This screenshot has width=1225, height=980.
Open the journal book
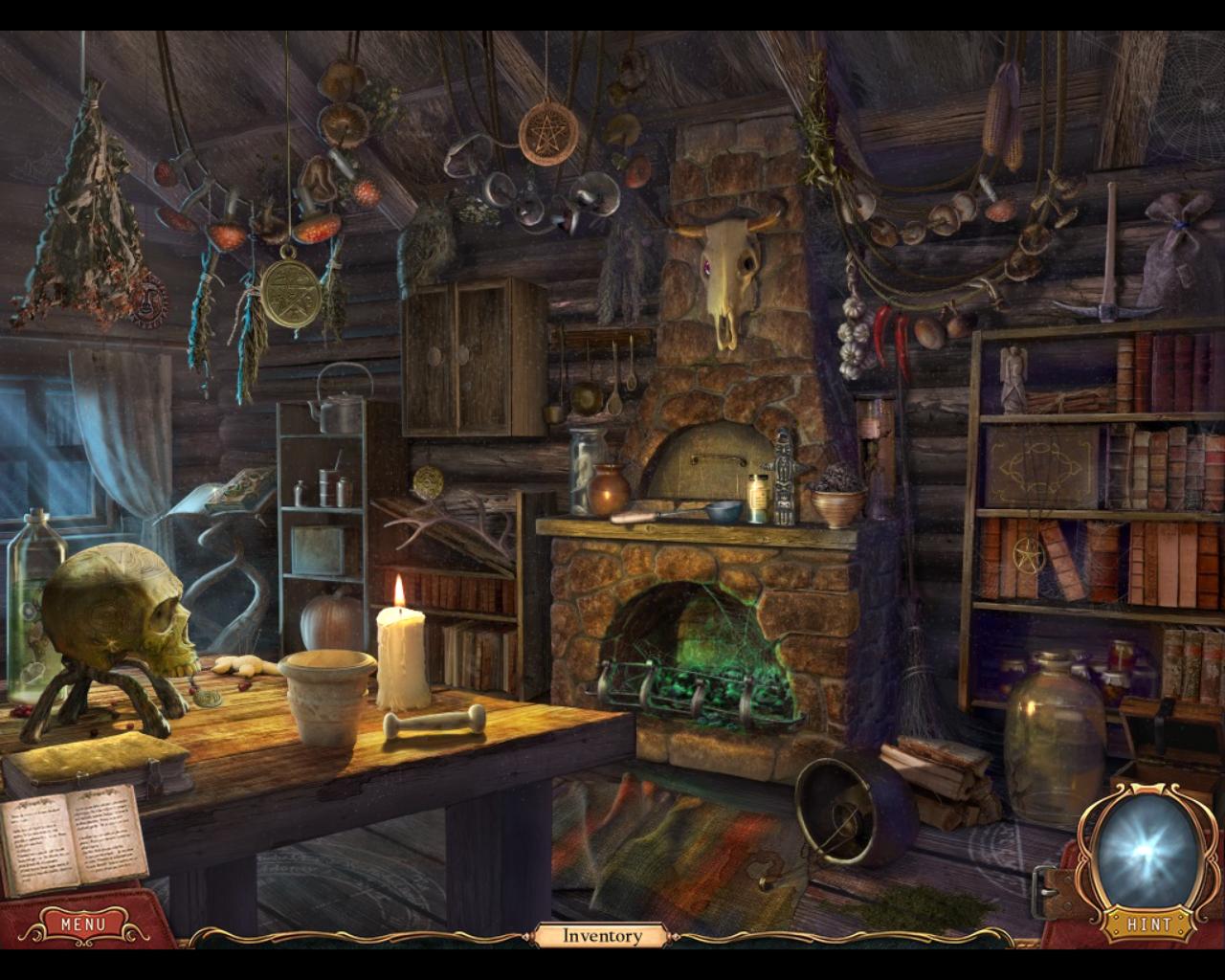tap(72, 838)
